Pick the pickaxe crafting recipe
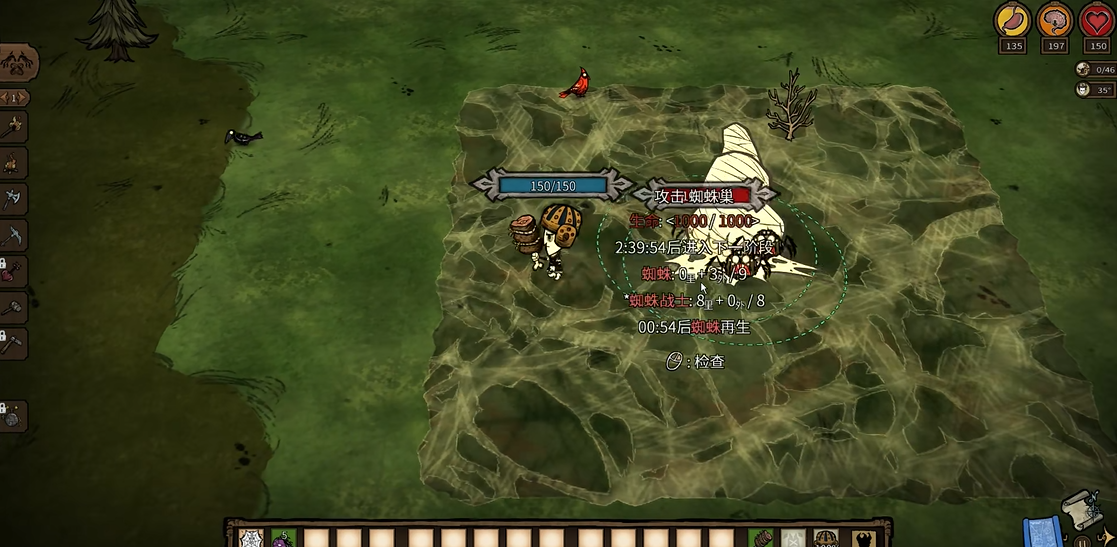The image size is (1117, 547). click(14, 235)
